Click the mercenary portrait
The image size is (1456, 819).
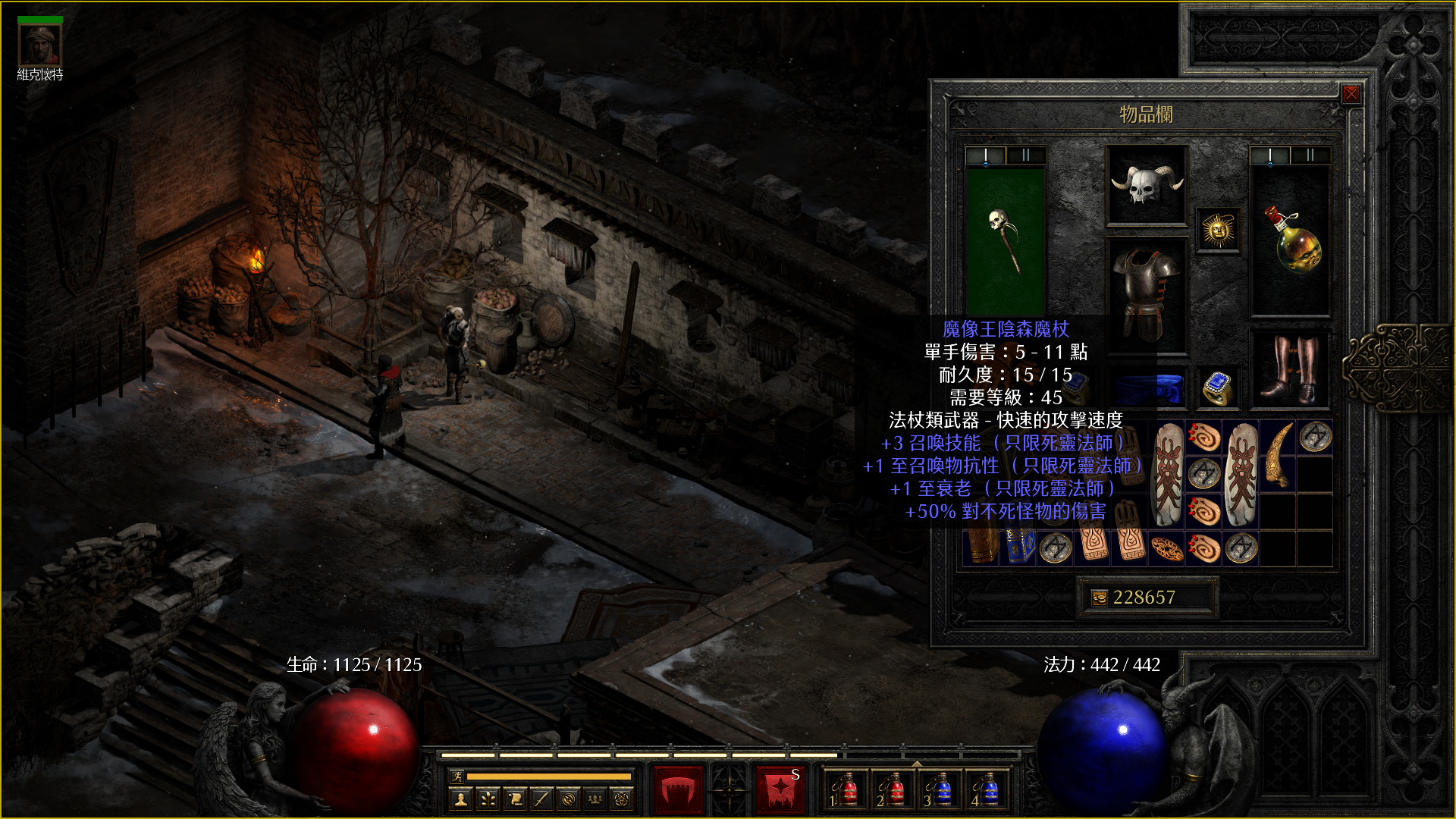(40, 45)
